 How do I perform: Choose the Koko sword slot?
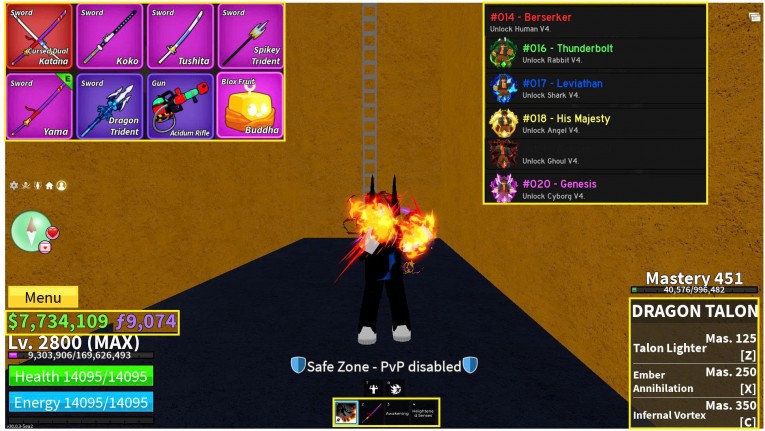pyautogui.click(x=110, y=37)
